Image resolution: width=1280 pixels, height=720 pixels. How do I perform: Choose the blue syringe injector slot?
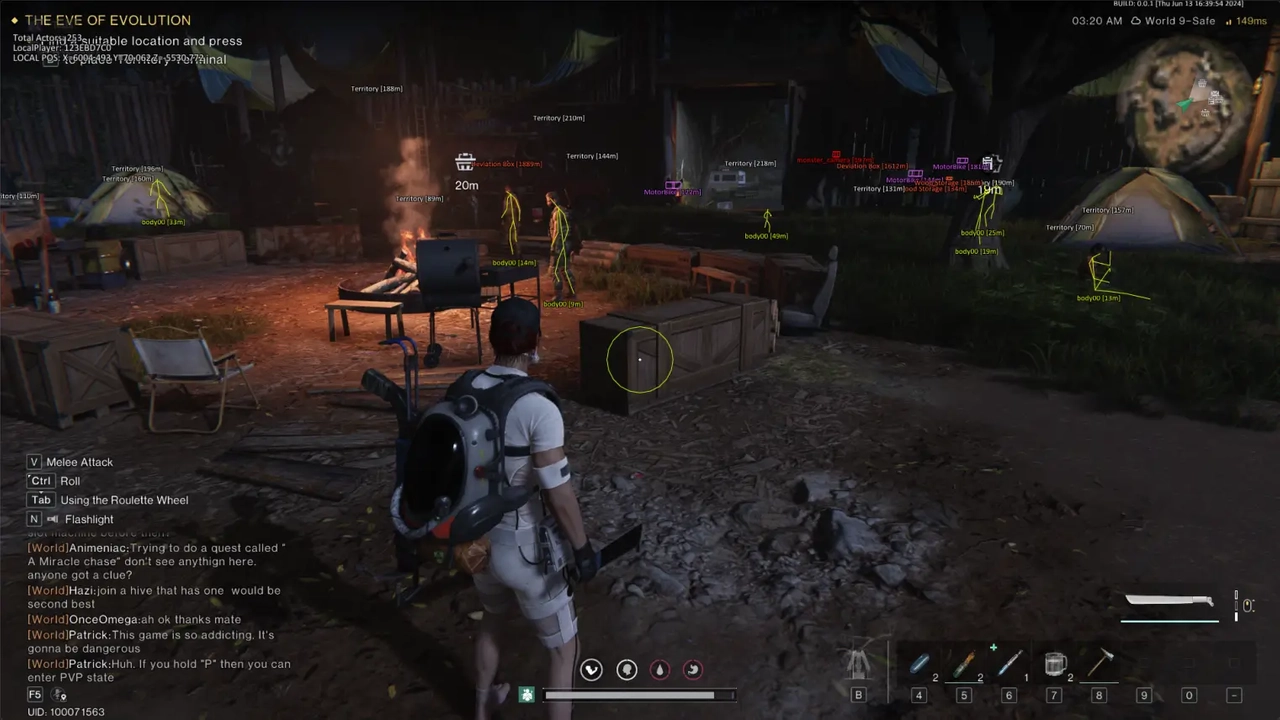[1008, 664]
